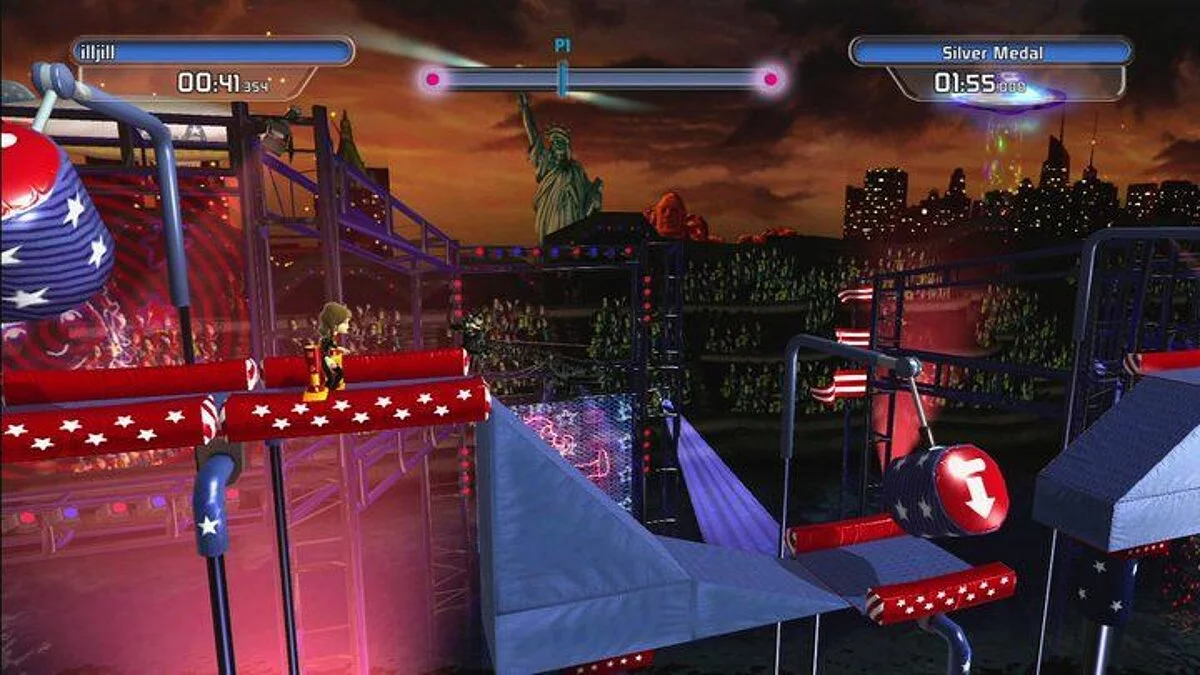Click the illjill player name plate

pos(212,52)
